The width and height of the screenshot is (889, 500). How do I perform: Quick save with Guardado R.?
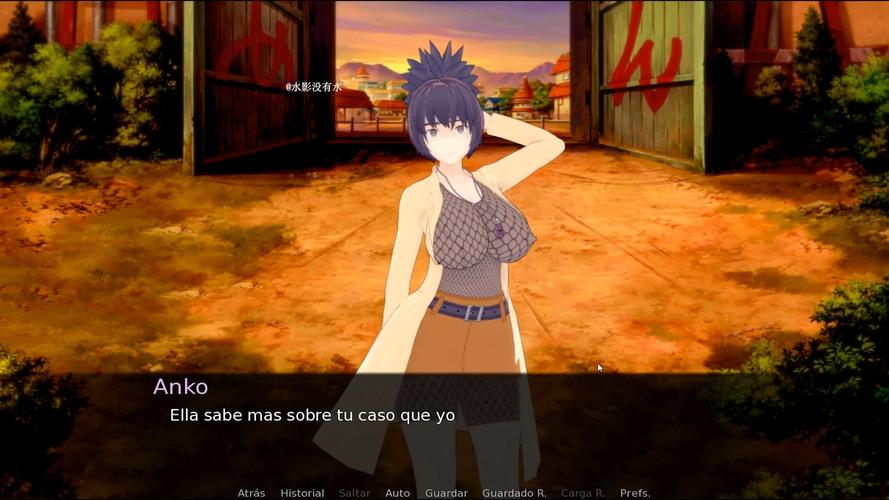click(514, 493)
